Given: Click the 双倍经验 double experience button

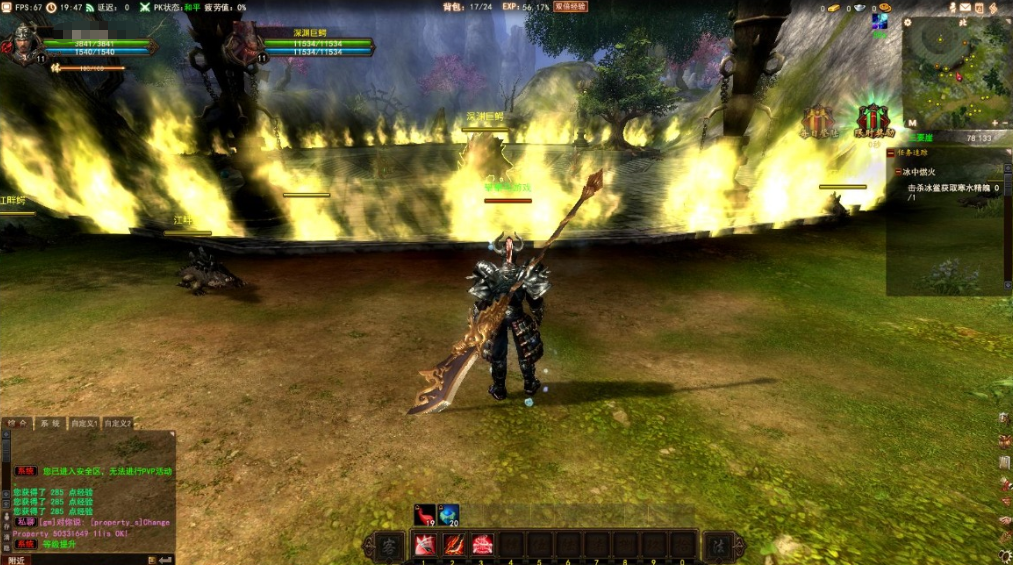Looking at the screenshot, I should click(x=570, y=7).
